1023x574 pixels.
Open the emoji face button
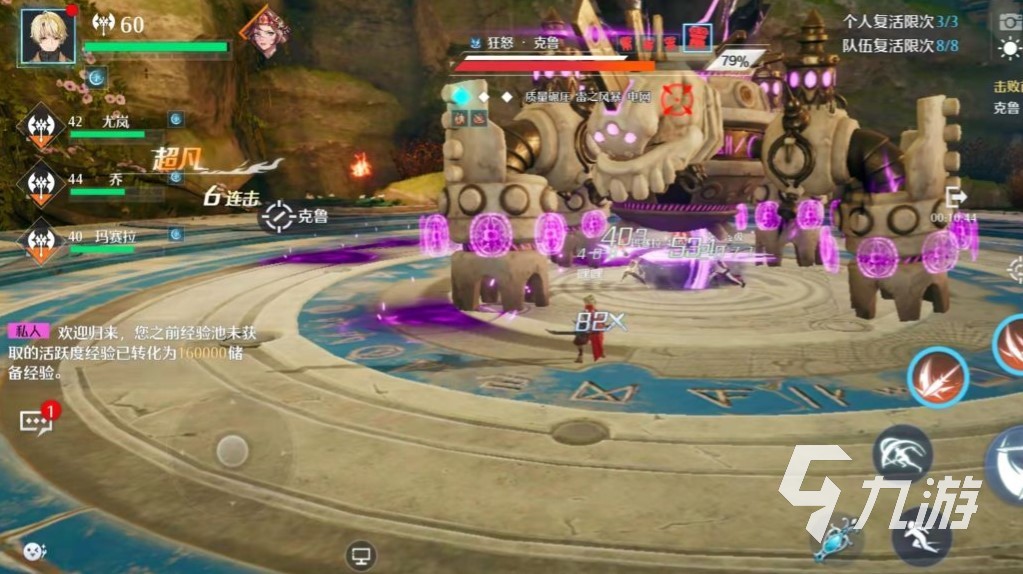click(x=34, y=550)
